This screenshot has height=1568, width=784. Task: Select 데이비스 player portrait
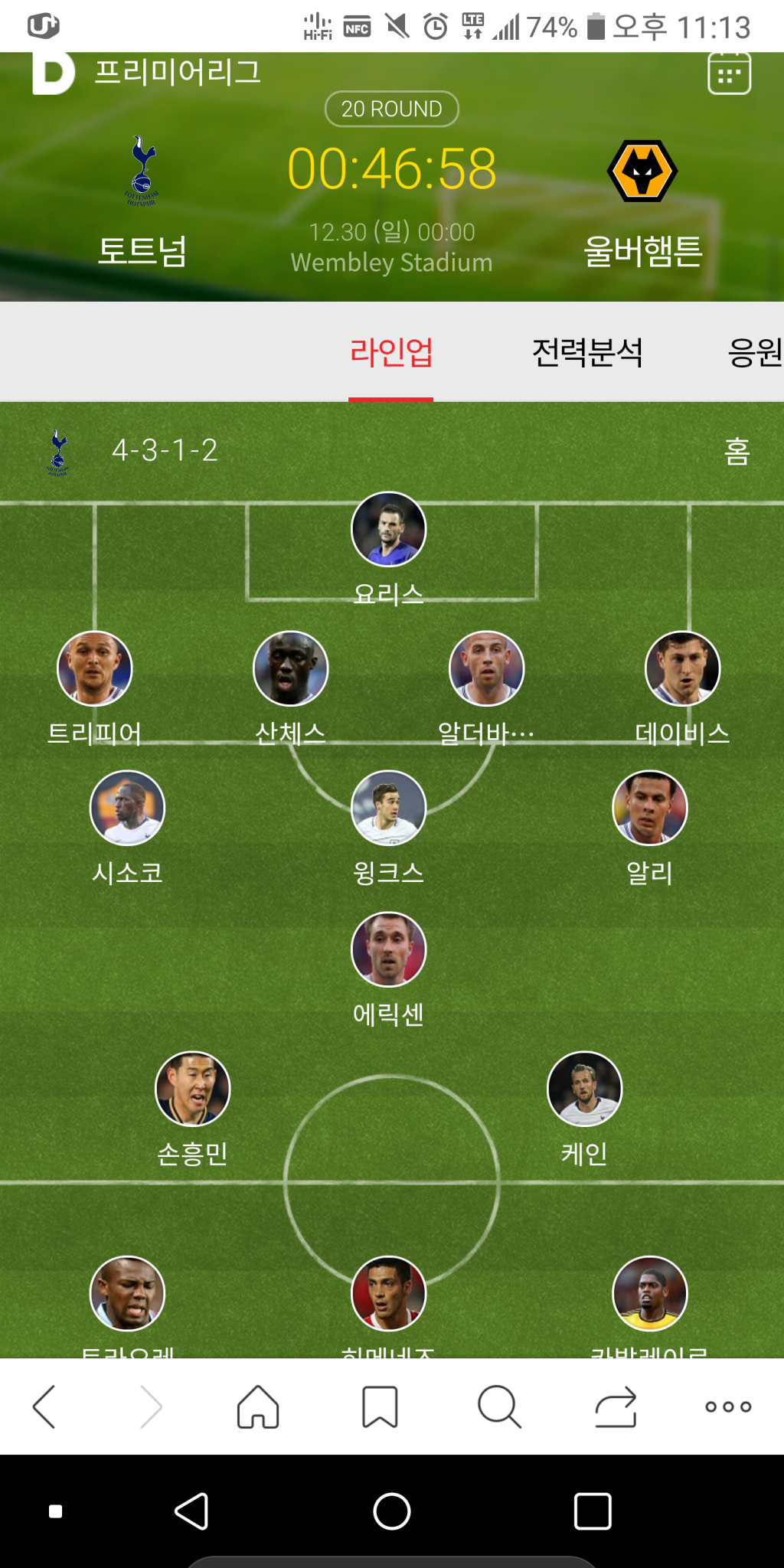[683, 668]
